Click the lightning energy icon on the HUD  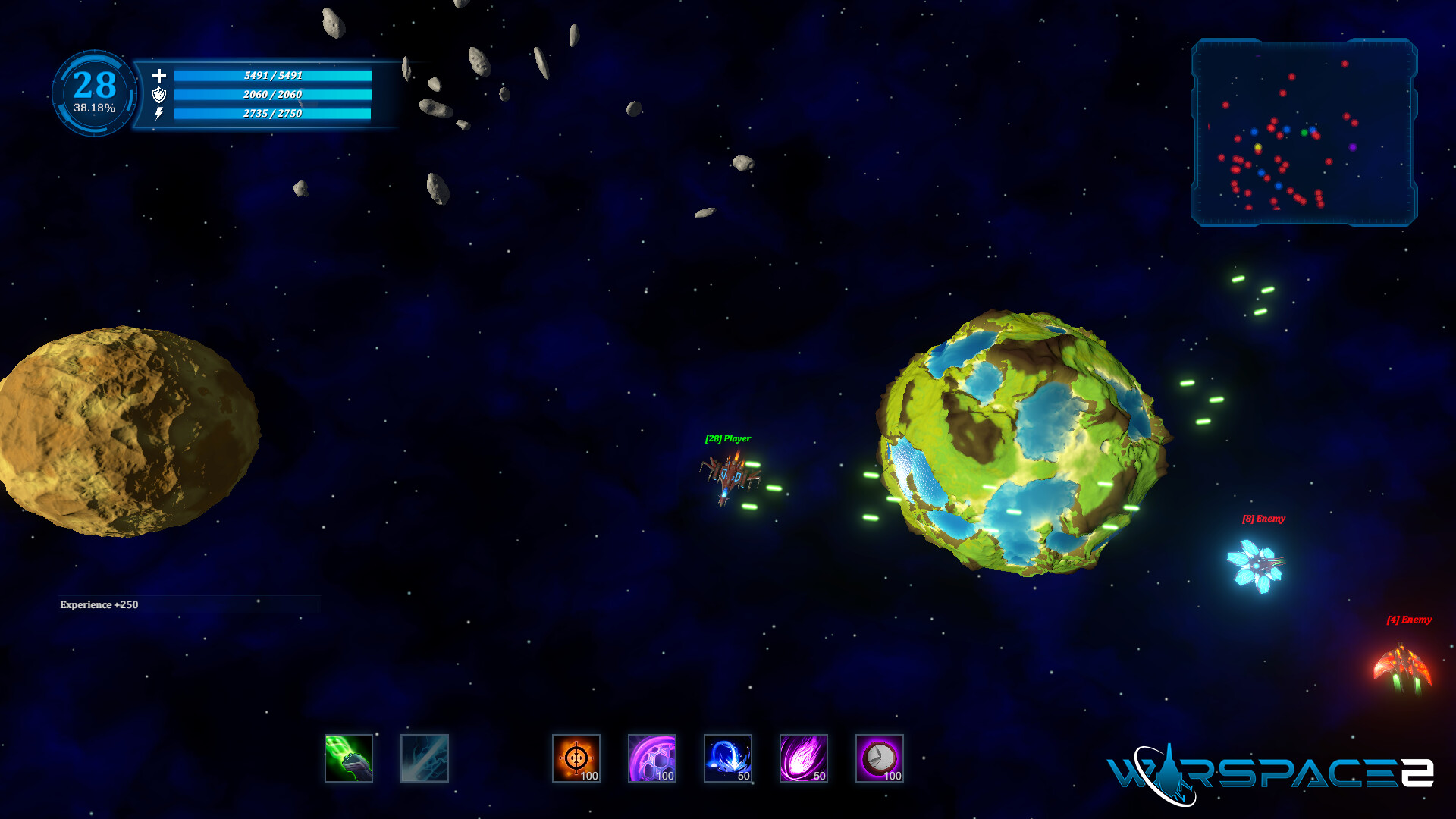point(159,115)
